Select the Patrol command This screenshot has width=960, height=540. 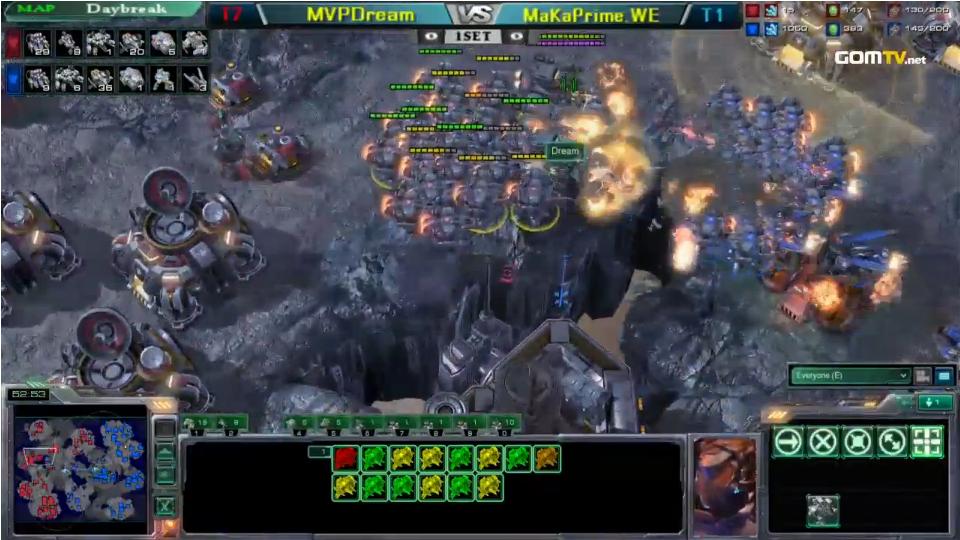coord(892,441)
